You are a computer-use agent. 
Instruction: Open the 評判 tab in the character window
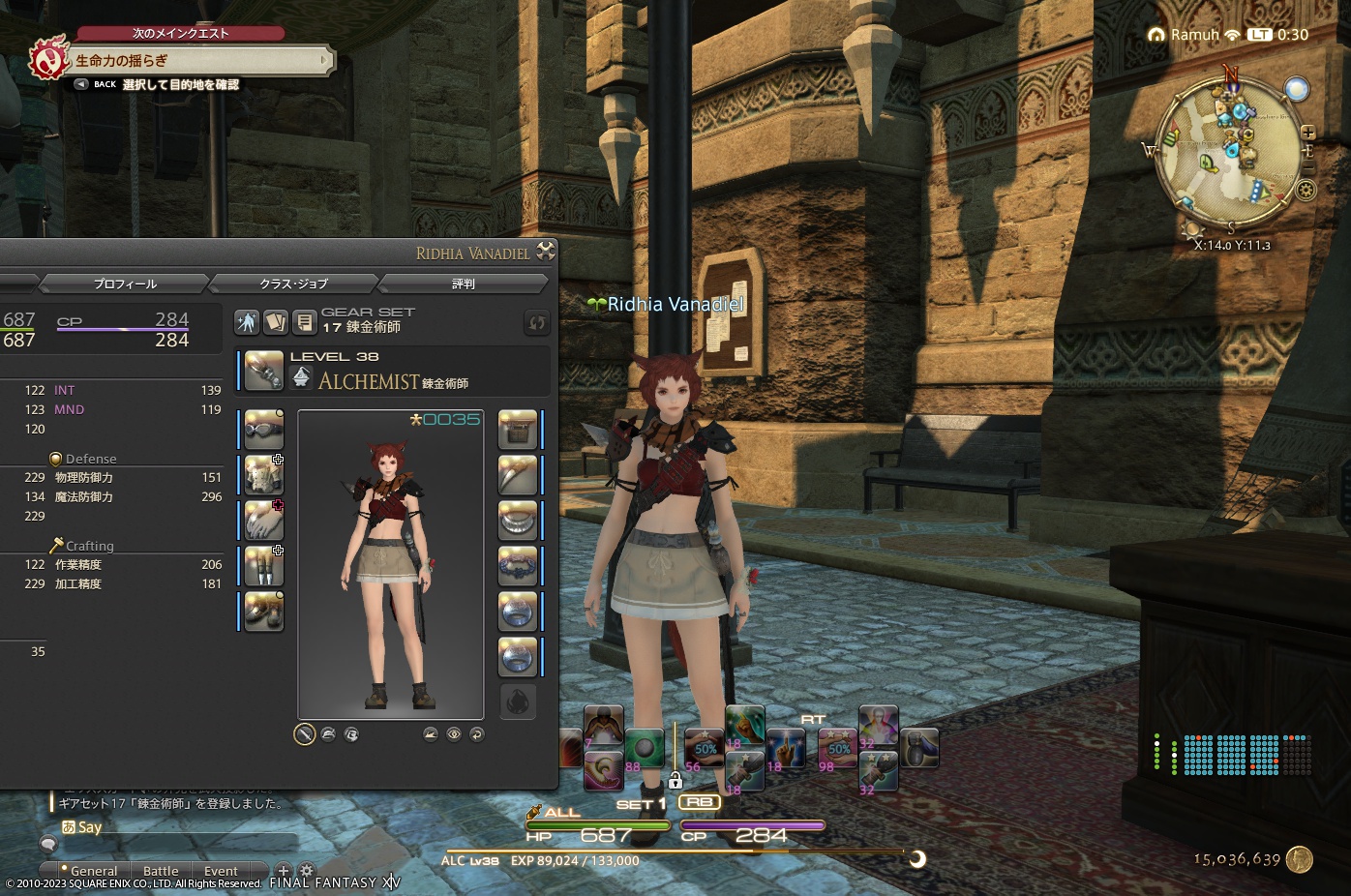point(464,283)
